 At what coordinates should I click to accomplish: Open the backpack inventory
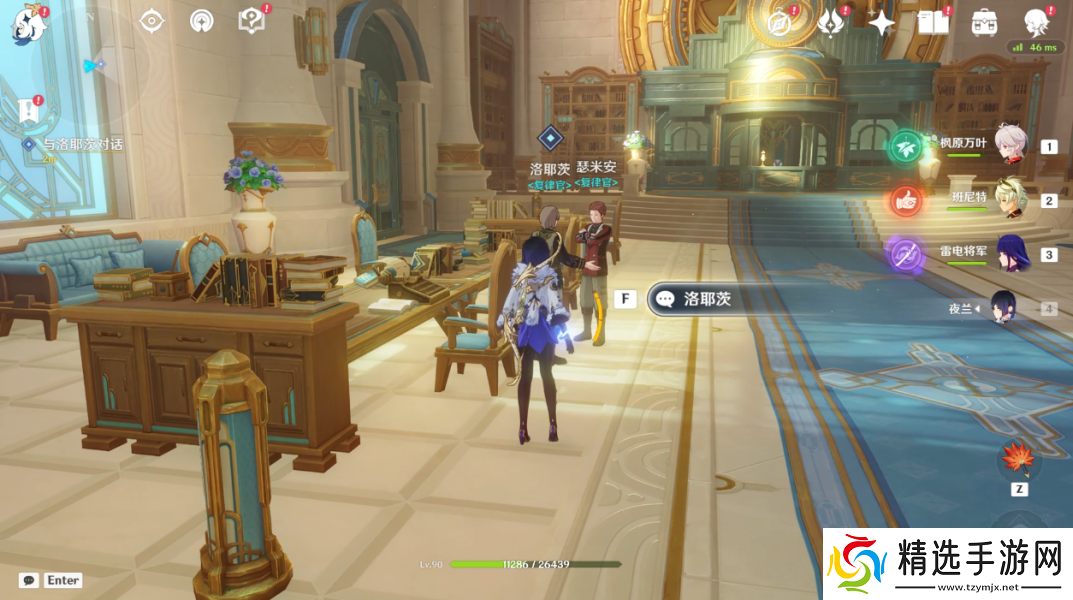[984, 23]
